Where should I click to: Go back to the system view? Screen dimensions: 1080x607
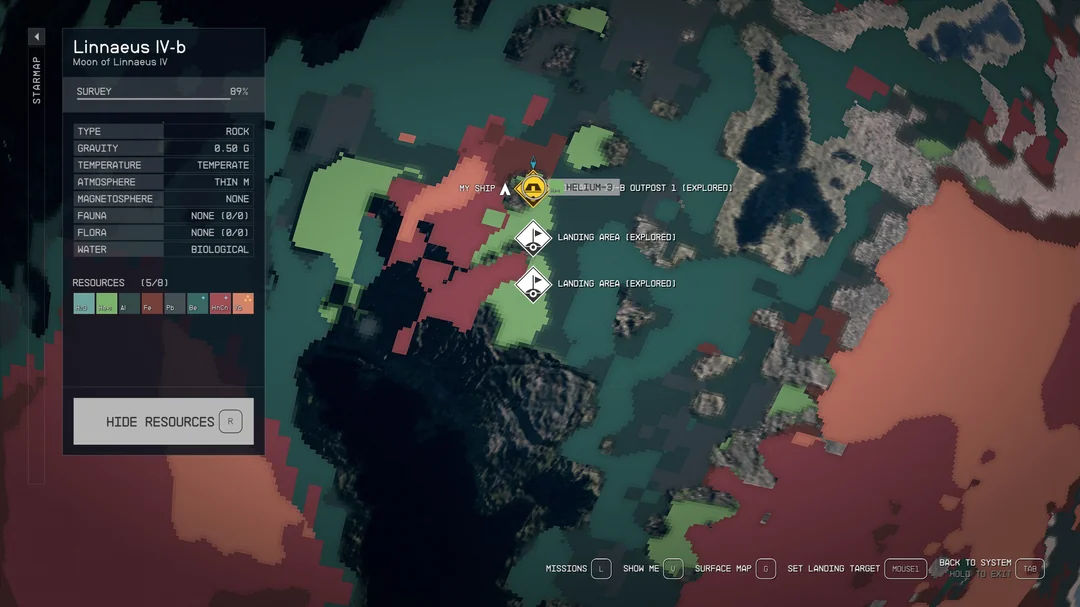click(x=1029, y=568)
